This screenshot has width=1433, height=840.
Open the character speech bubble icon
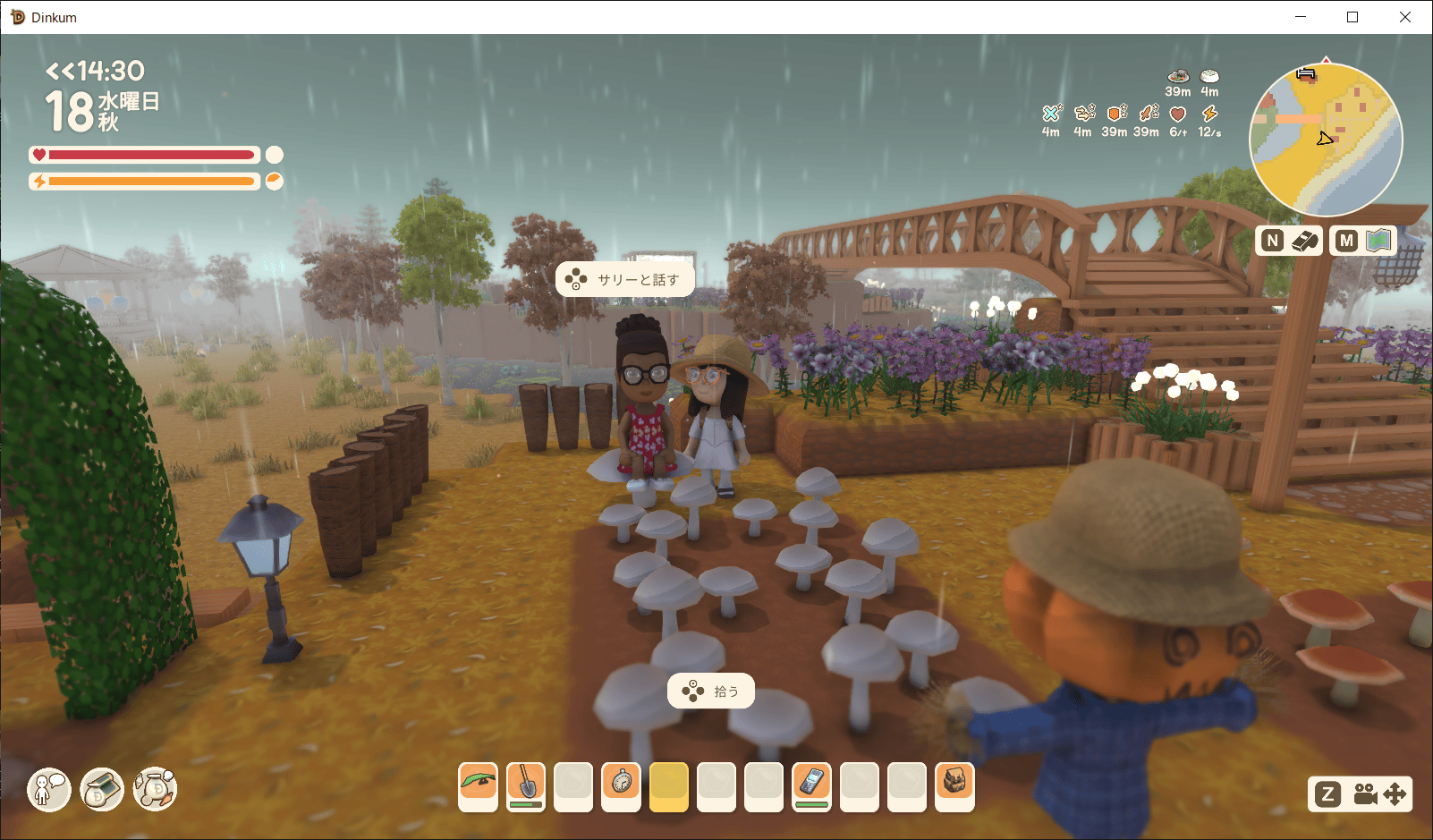pyautogui.click(x=48, y=789)
